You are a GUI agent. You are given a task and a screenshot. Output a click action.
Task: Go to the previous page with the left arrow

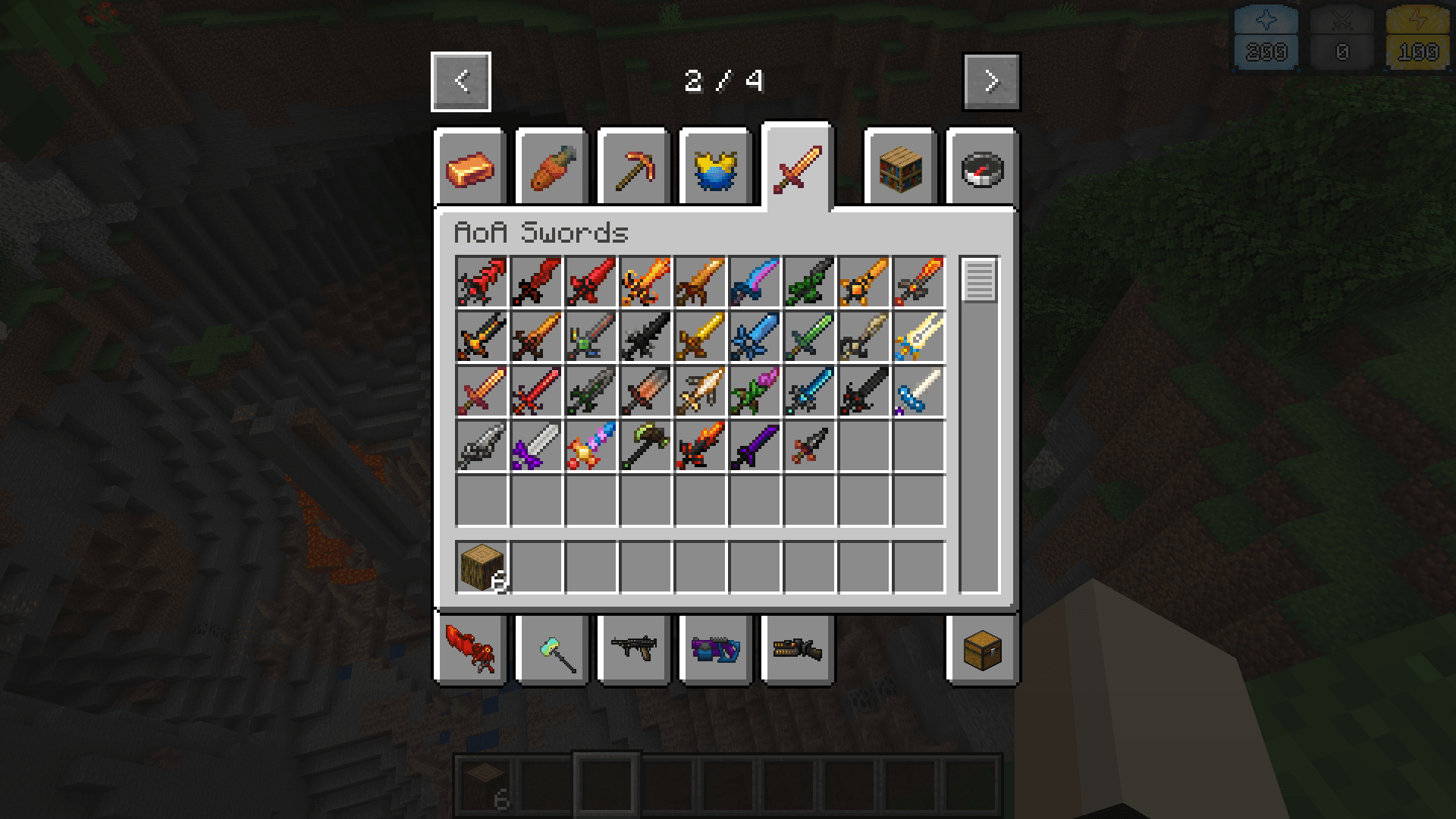[x=460, y=81]
